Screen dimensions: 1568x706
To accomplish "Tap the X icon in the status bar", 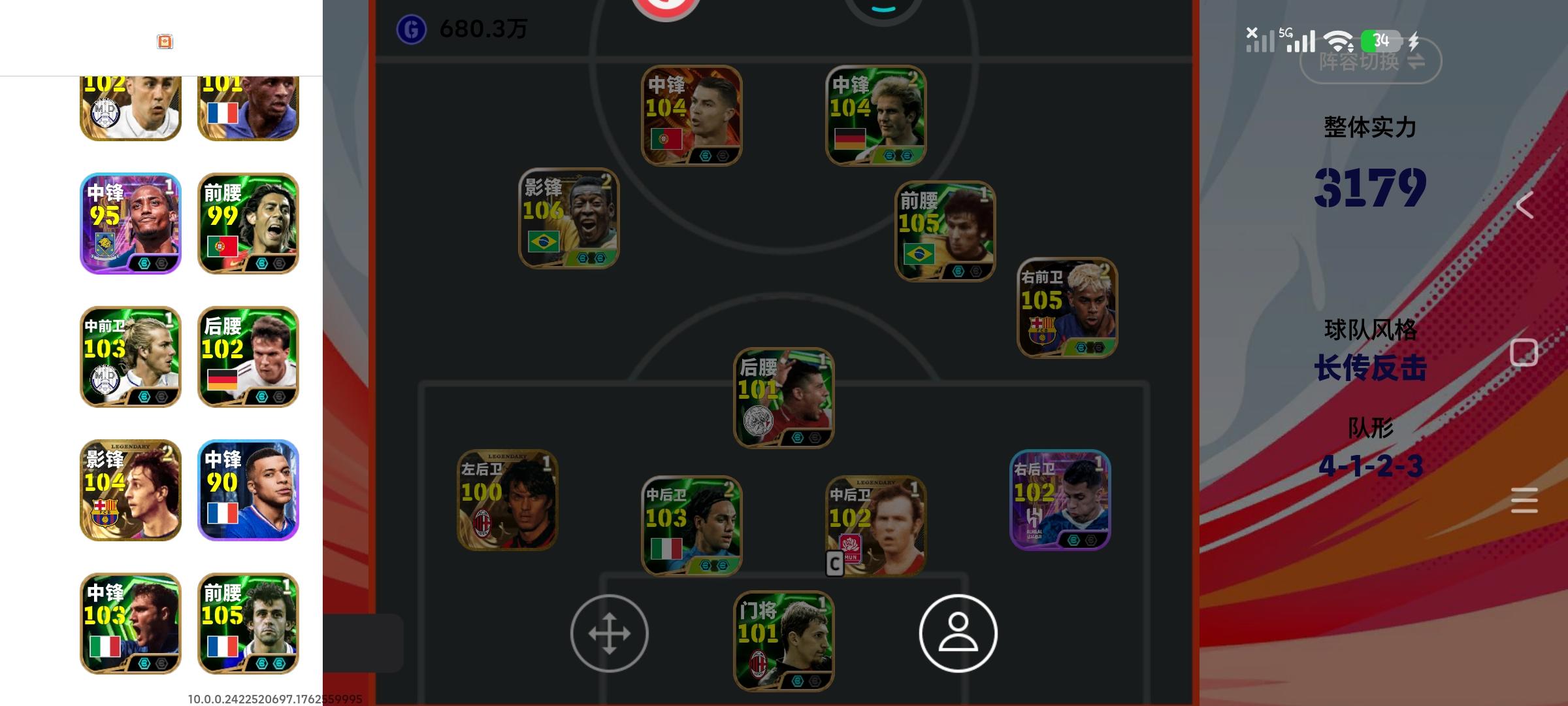I will (x=1251, y=33).
